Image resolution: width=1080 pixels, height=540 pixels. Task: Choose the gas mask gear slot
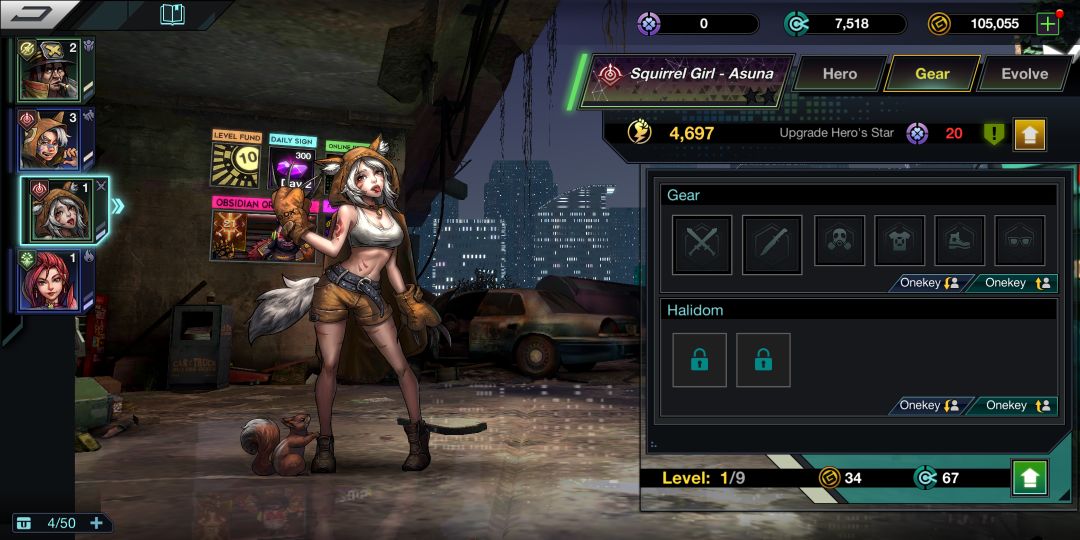(x=840, y=241)
